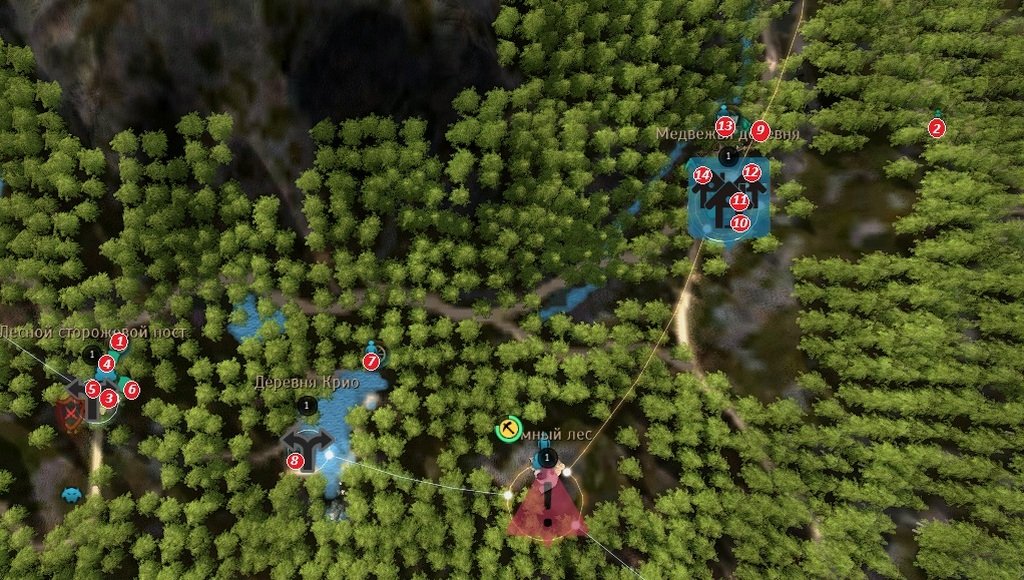Viewport: 1024px width, 580px height.
Task: Open the green pickaxe gathering icon
Action: pyautogui.click(x=509, y=429)
